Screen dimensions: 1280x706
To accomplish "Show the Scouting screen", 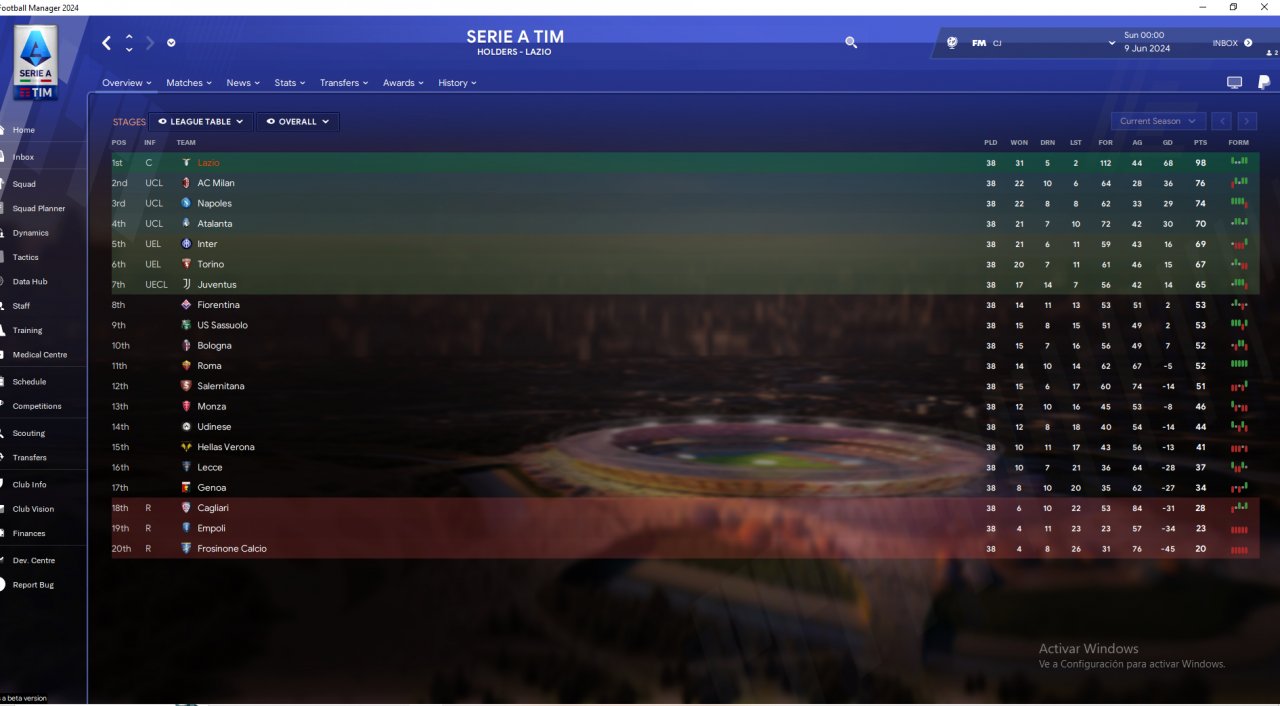I will 28,433.
